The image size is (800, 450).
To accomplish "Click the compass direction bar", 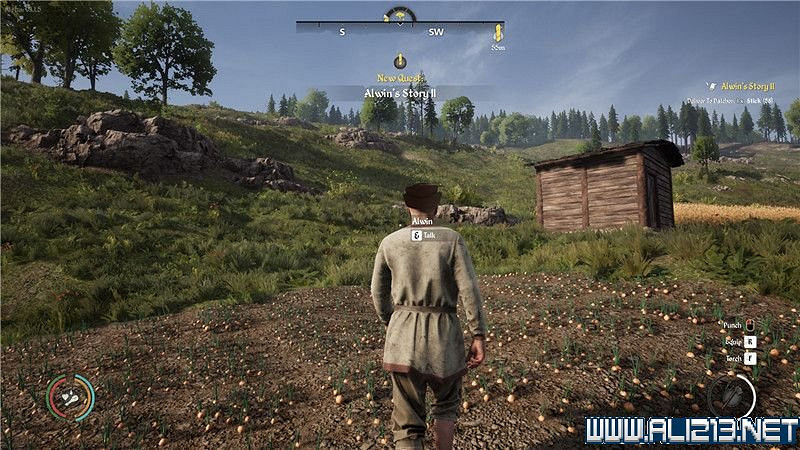I will (x=400, y=31).
